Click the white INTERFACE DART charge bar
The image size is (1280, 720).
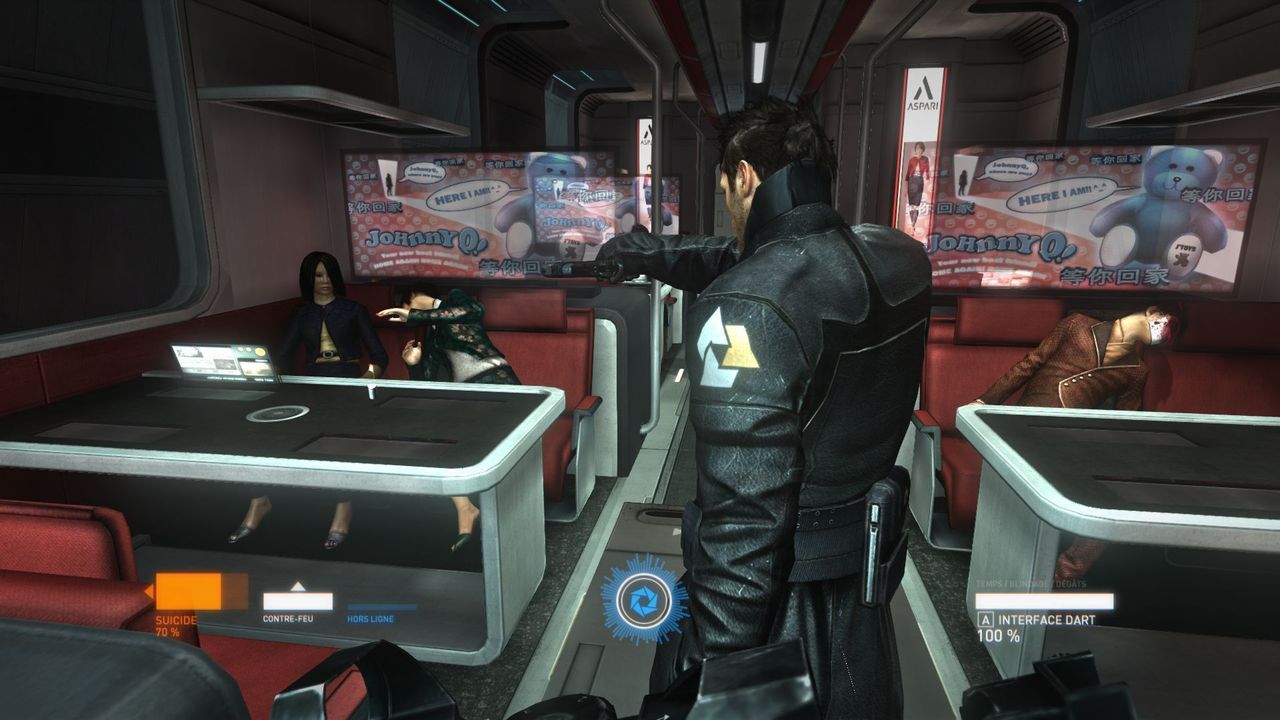click(1045, 602)
